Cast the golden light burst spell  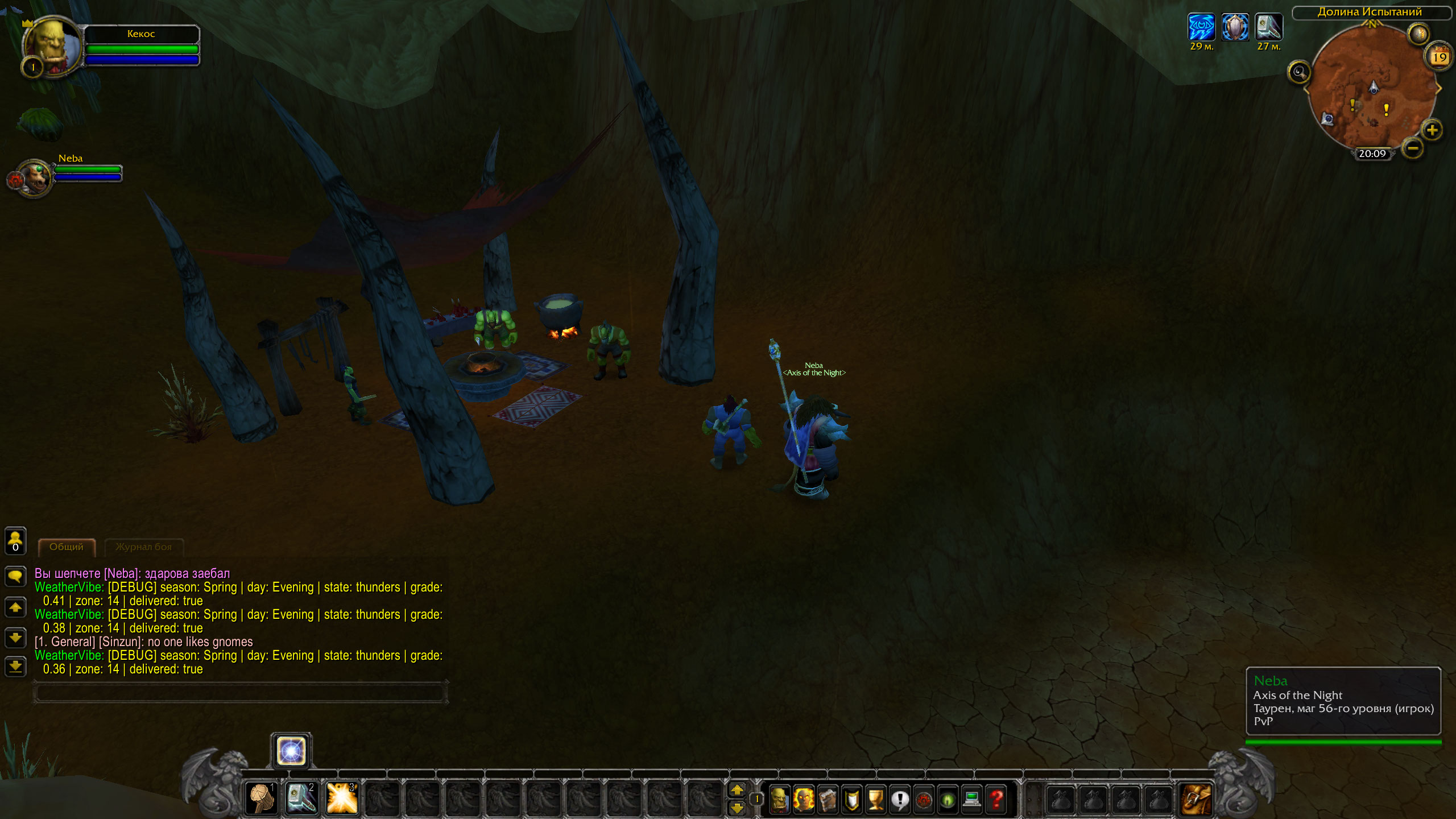(x=341, y=799)
